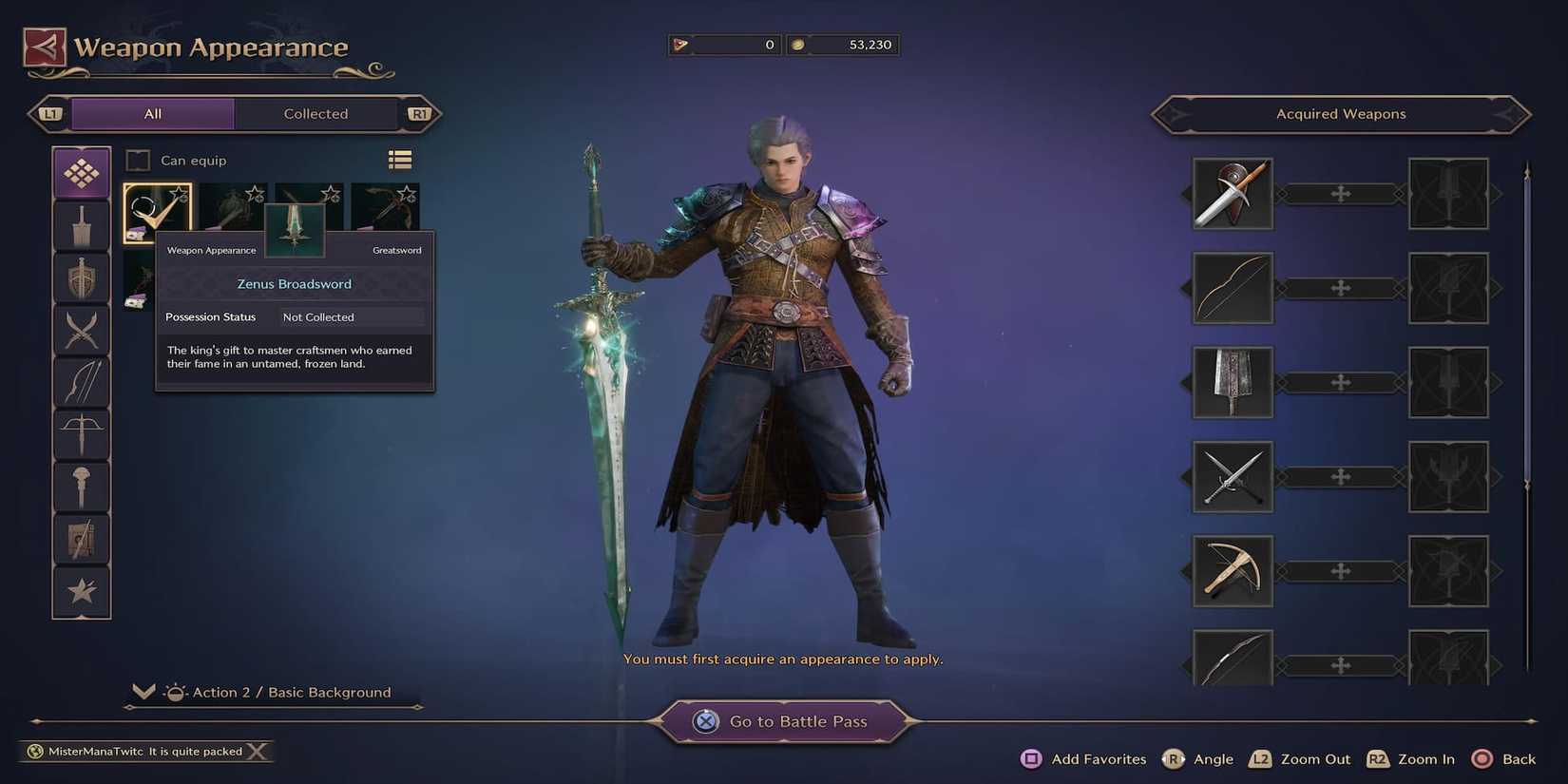Screen dimensions: 1568x784
Task: Switch to the All tab
Action: pos(152,113)
